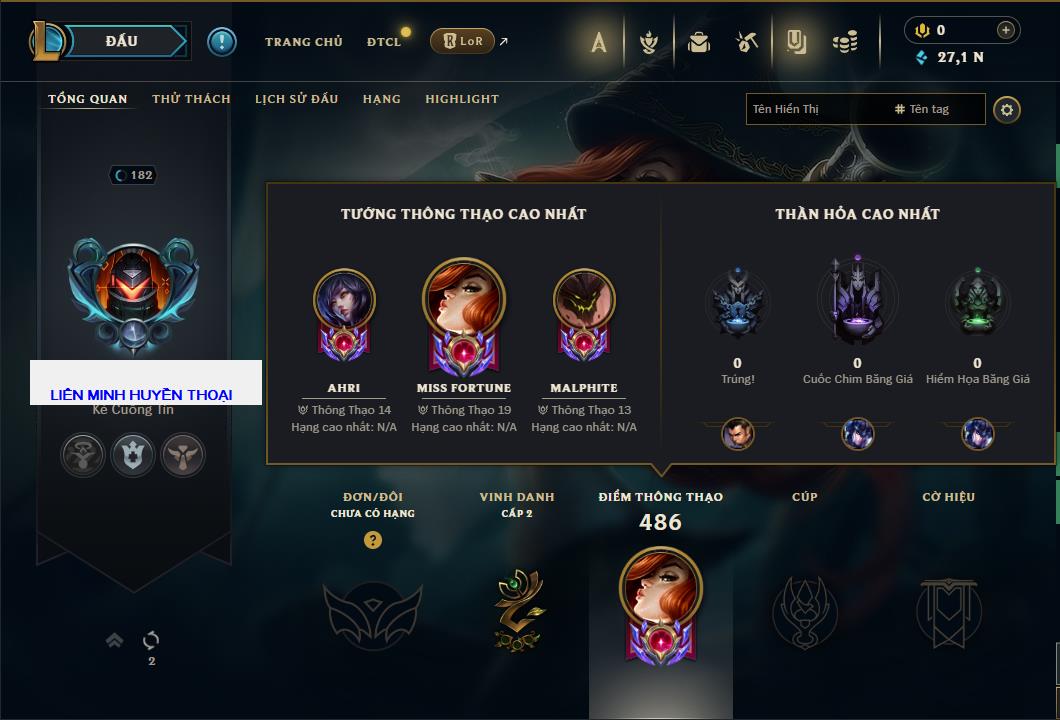Screen dimensions: 1060x720
Task: Show the CỜ HIỆU banner section
Action: point(948,610)
